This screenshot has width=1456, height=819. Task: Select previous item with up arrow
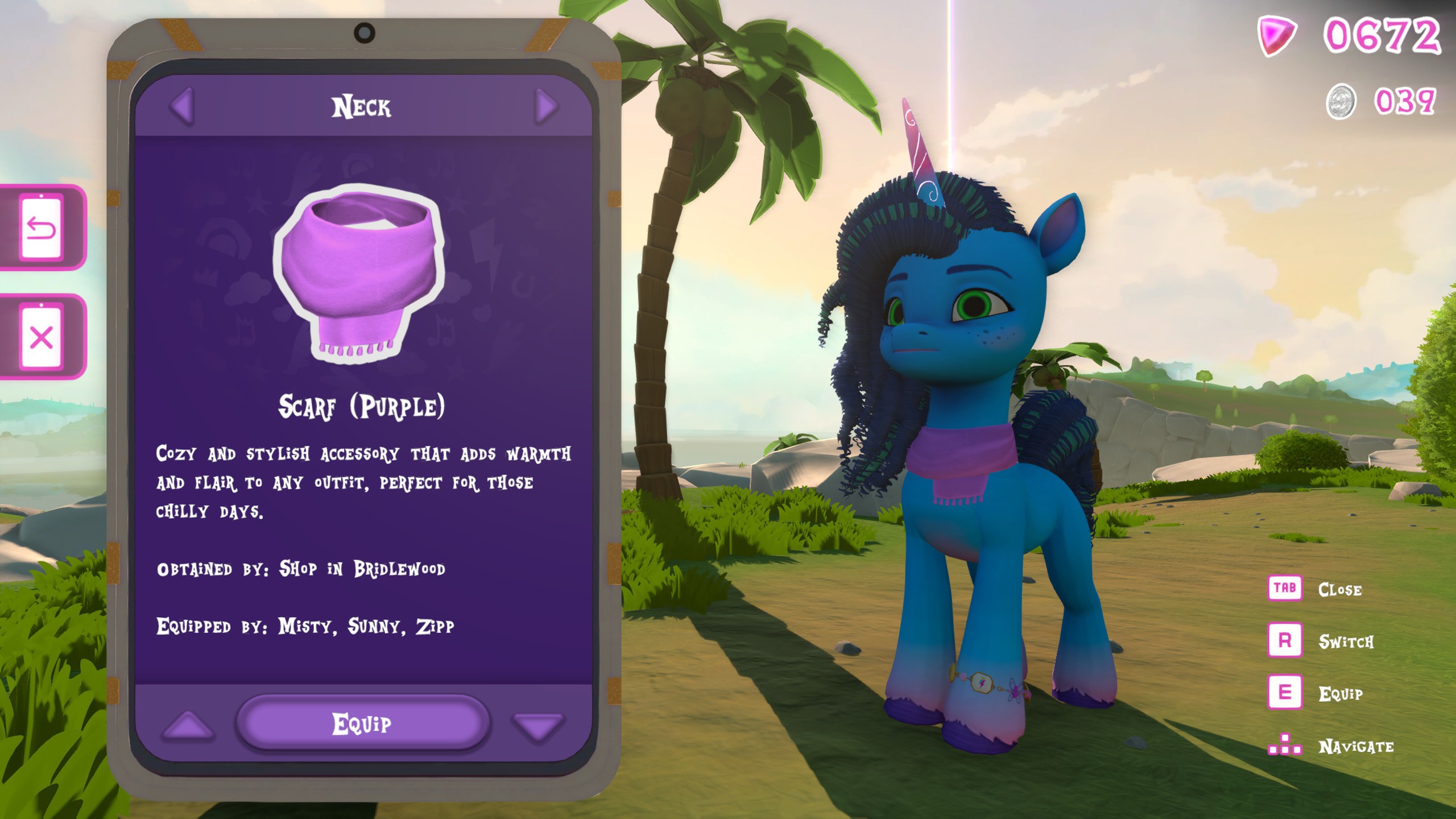click(x=188, y=726)
